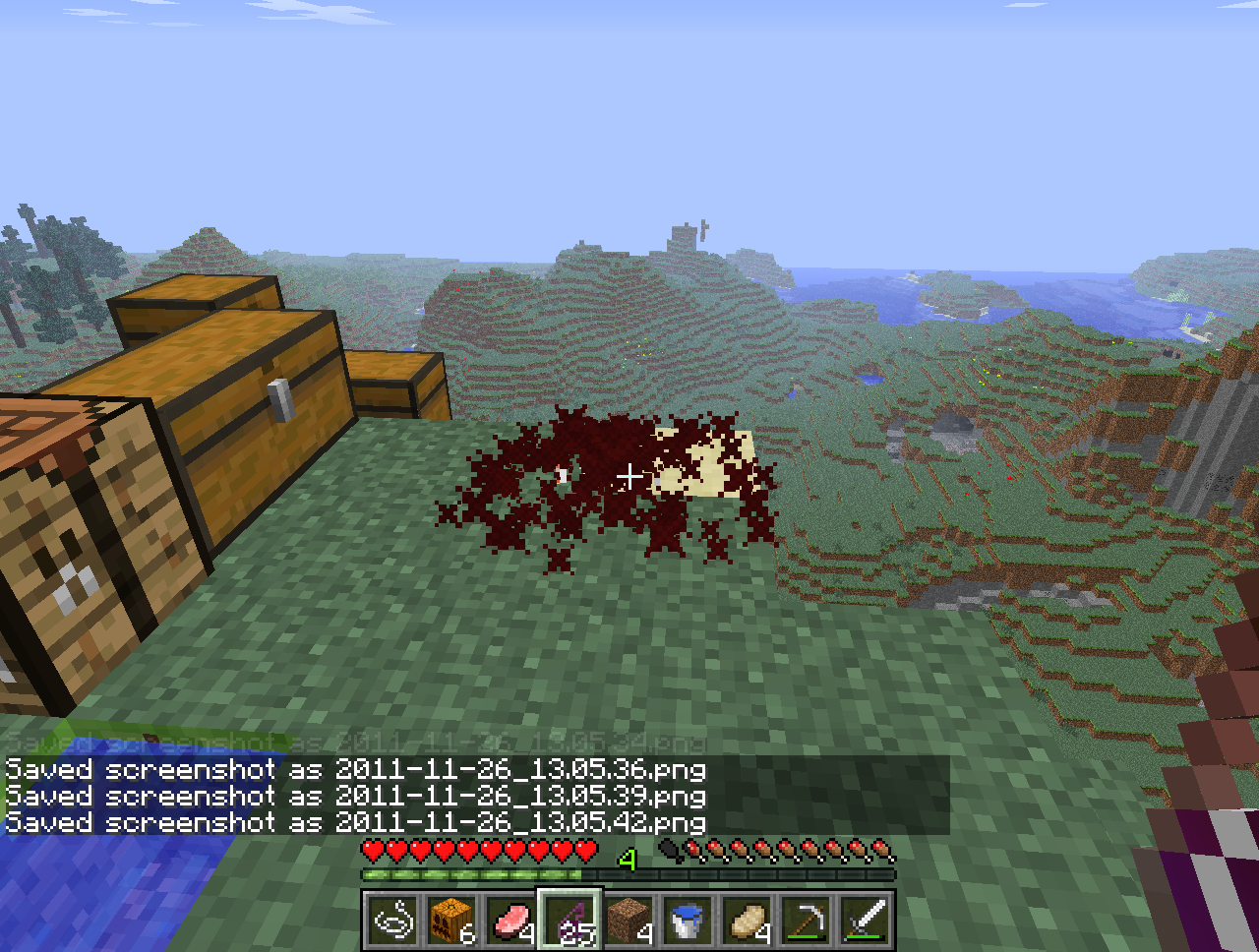Click the highlighted purple item stack of 25
This screenshot has height=952, width=1259.
(570, 921)
